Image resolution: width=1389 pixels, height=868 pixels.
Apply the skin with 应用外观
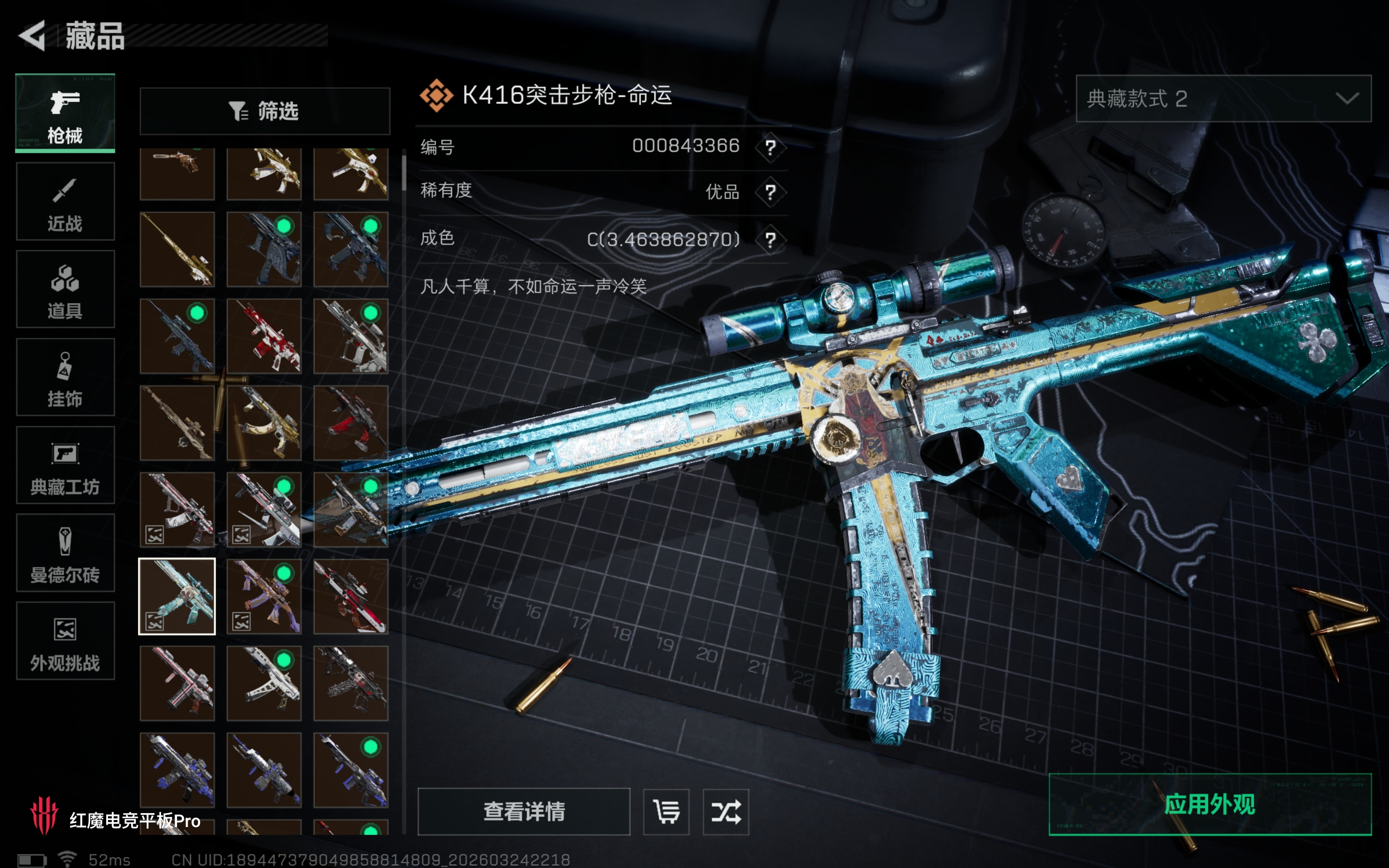1210,804
